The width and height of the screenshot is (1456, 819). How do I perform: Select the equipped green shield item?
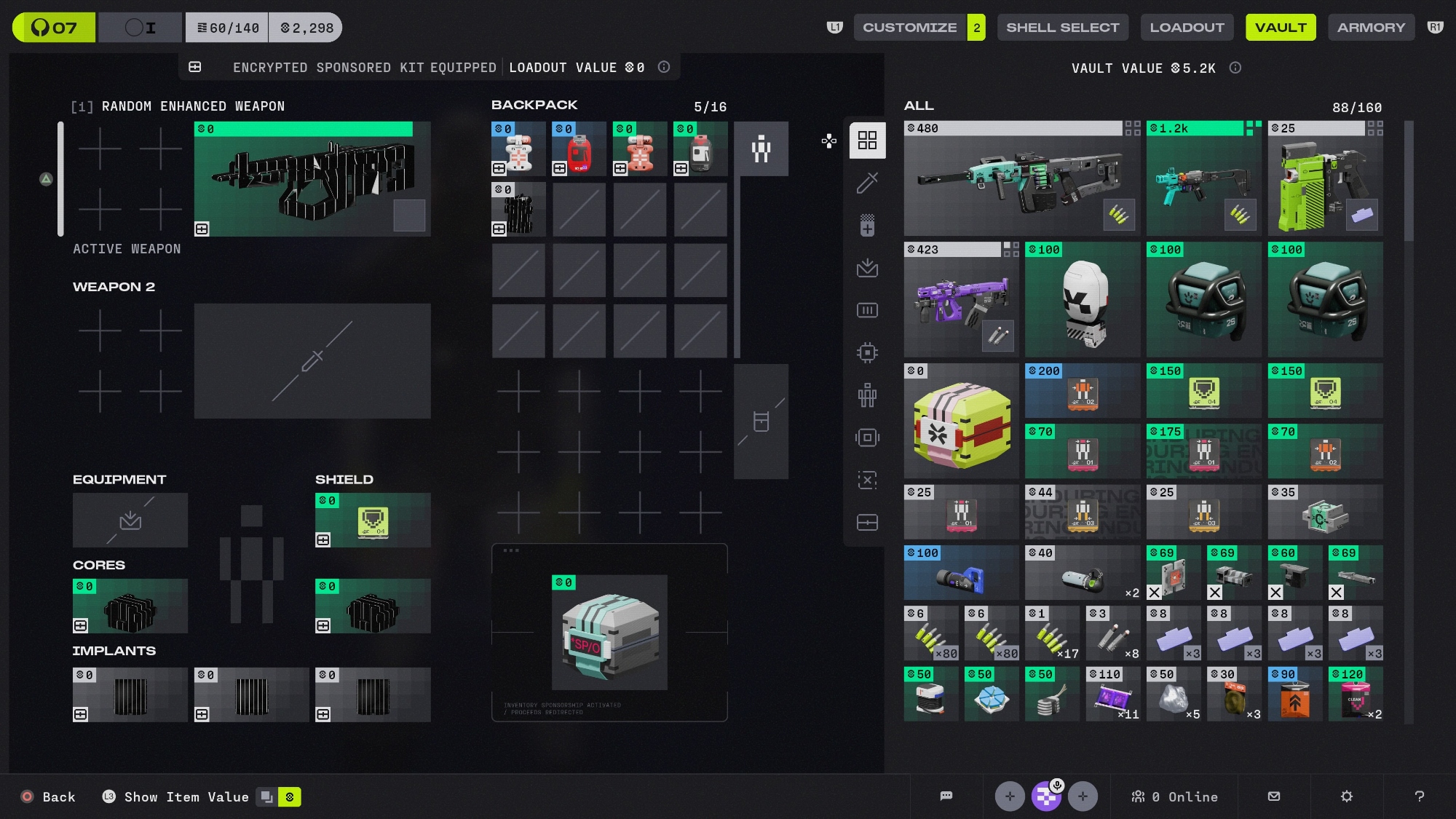373,520
